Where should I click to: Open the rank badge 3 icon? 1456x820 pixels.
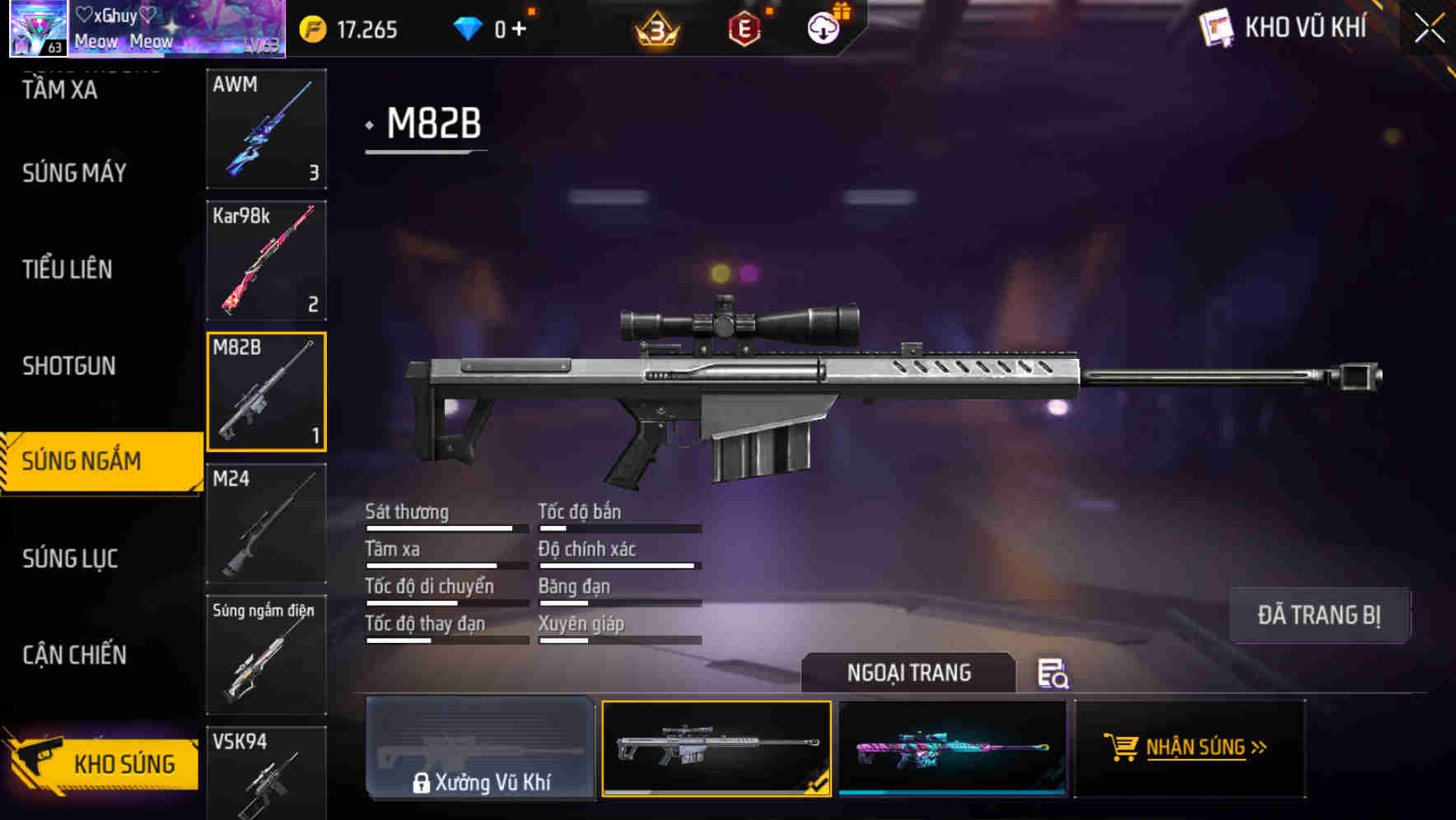click(655, 27)
